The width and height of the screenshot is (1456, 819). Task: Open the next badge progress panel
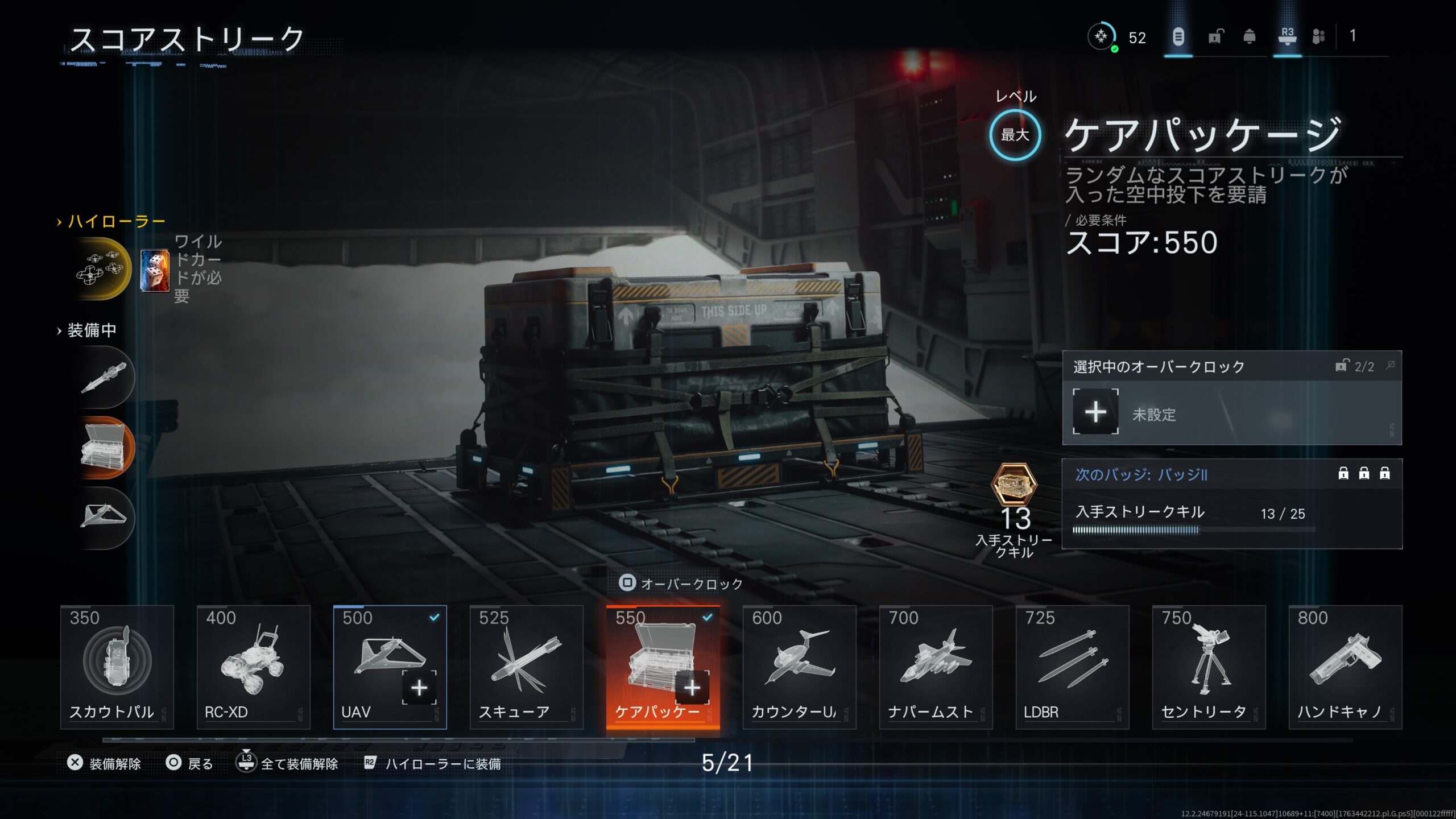click(x=1231, y=503)
